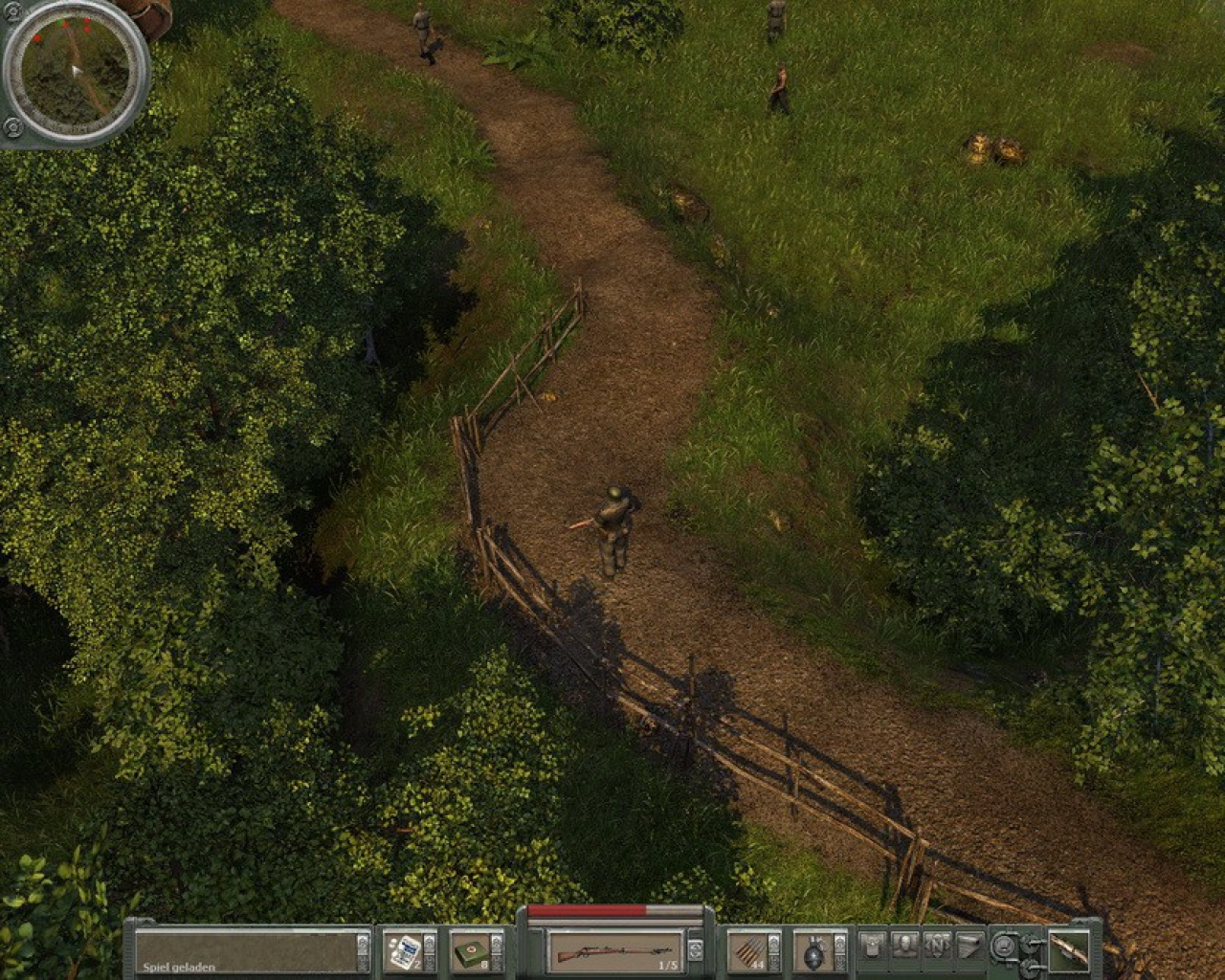The image size is (1225, 980).
Task: Click the uniform vest icon button
Action: click(872, 946)
